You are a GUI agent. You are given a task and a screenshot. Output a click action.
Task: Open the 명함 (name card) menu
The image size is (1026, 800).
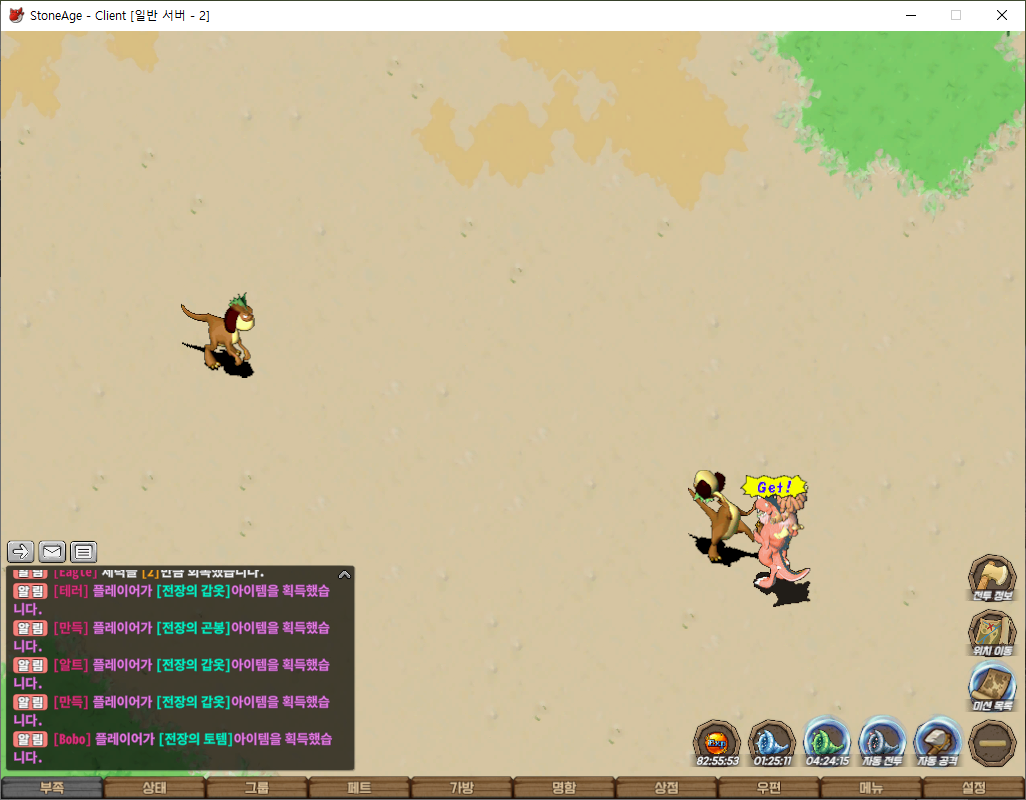click(564, 788)
